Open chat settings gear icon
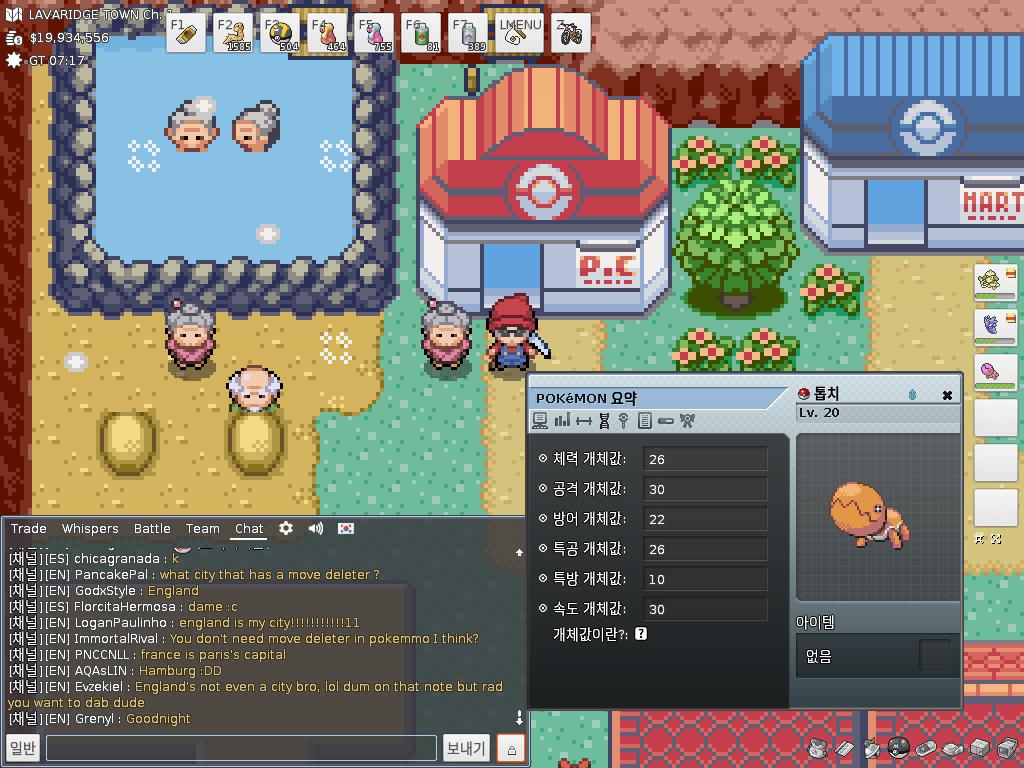Viewport: 1024px width, 768px height. [x=286, y=528]
